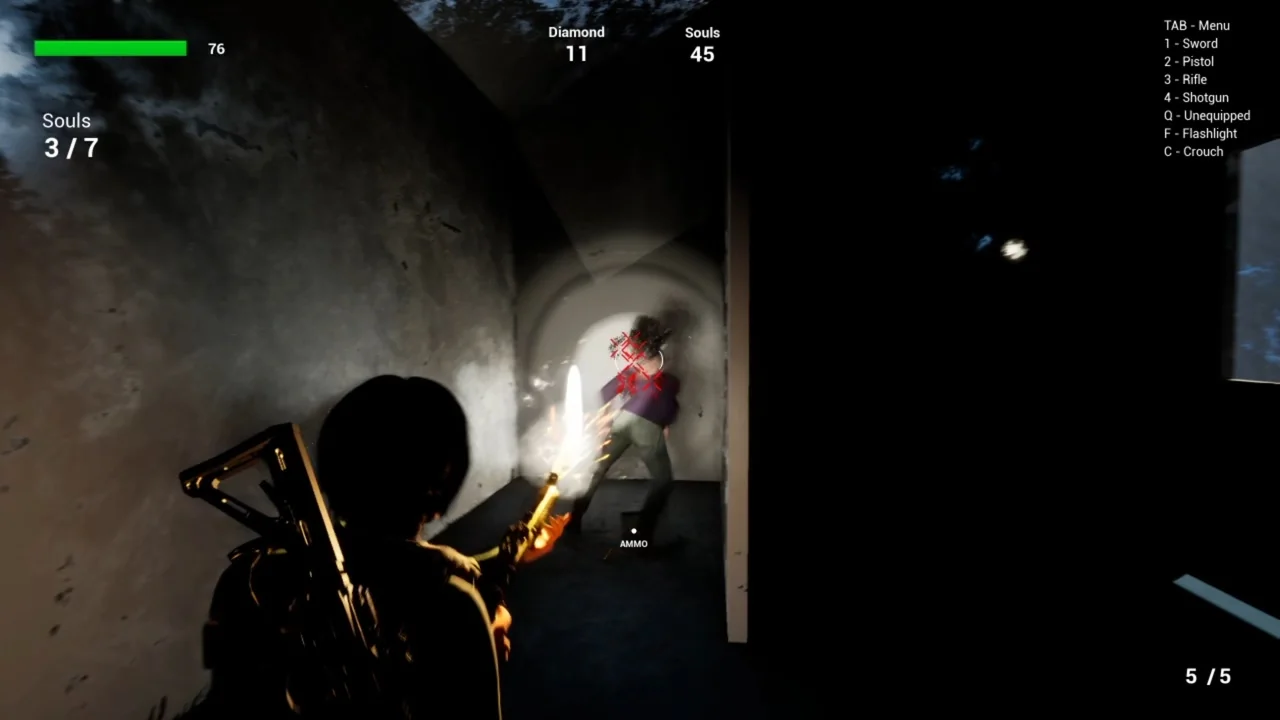Select the 4 - Shotgun weapon entry
The height and width of the screenshot is (720, 1280).
tap(1195, 97)
